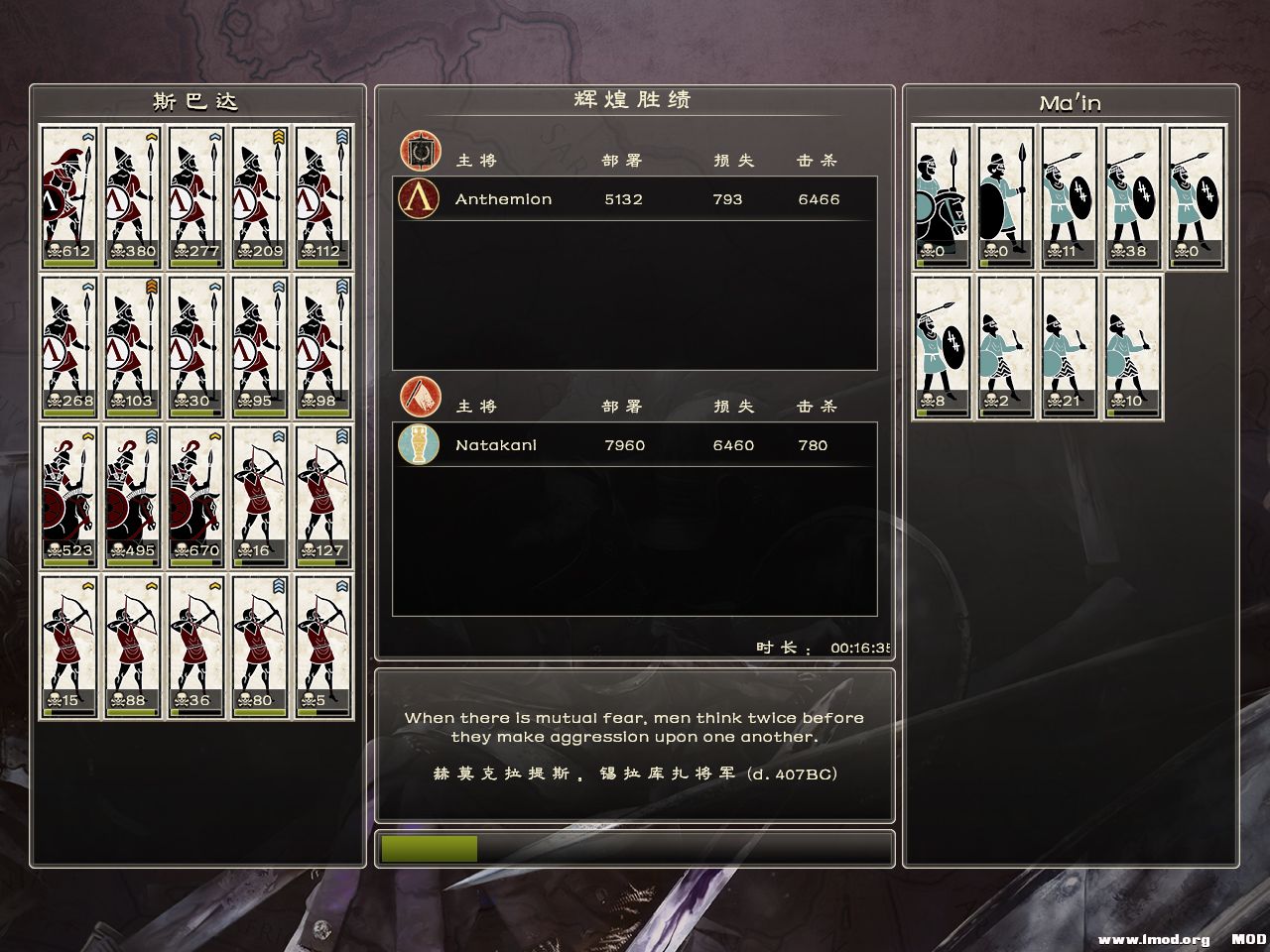Select the Natakani general row
This screenshot has height=952, width=1270.
(x=635, y=445)
